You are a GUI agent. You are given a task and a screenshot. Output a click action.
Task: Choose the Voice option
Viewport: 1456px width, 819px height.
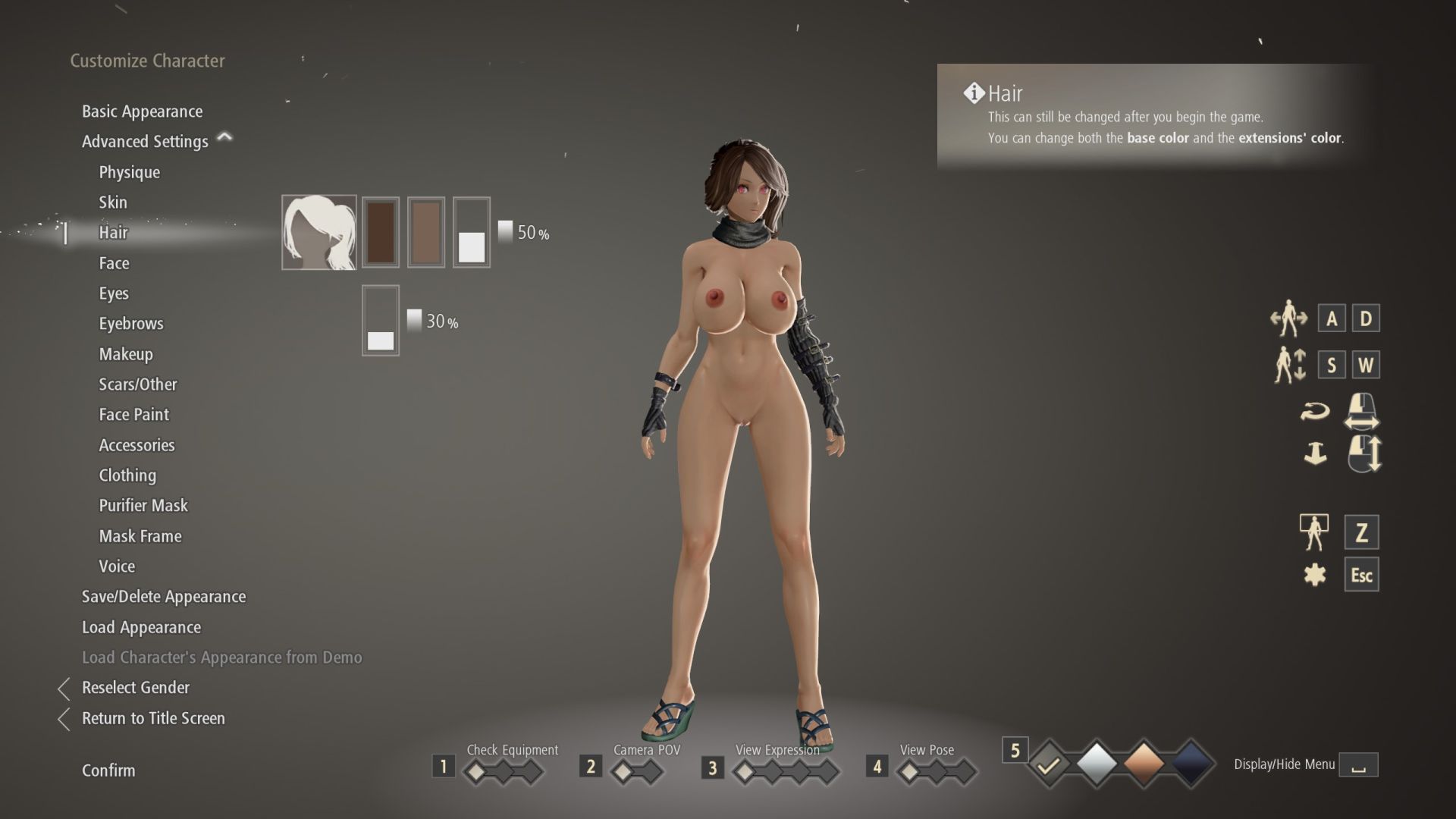(117, 566)
